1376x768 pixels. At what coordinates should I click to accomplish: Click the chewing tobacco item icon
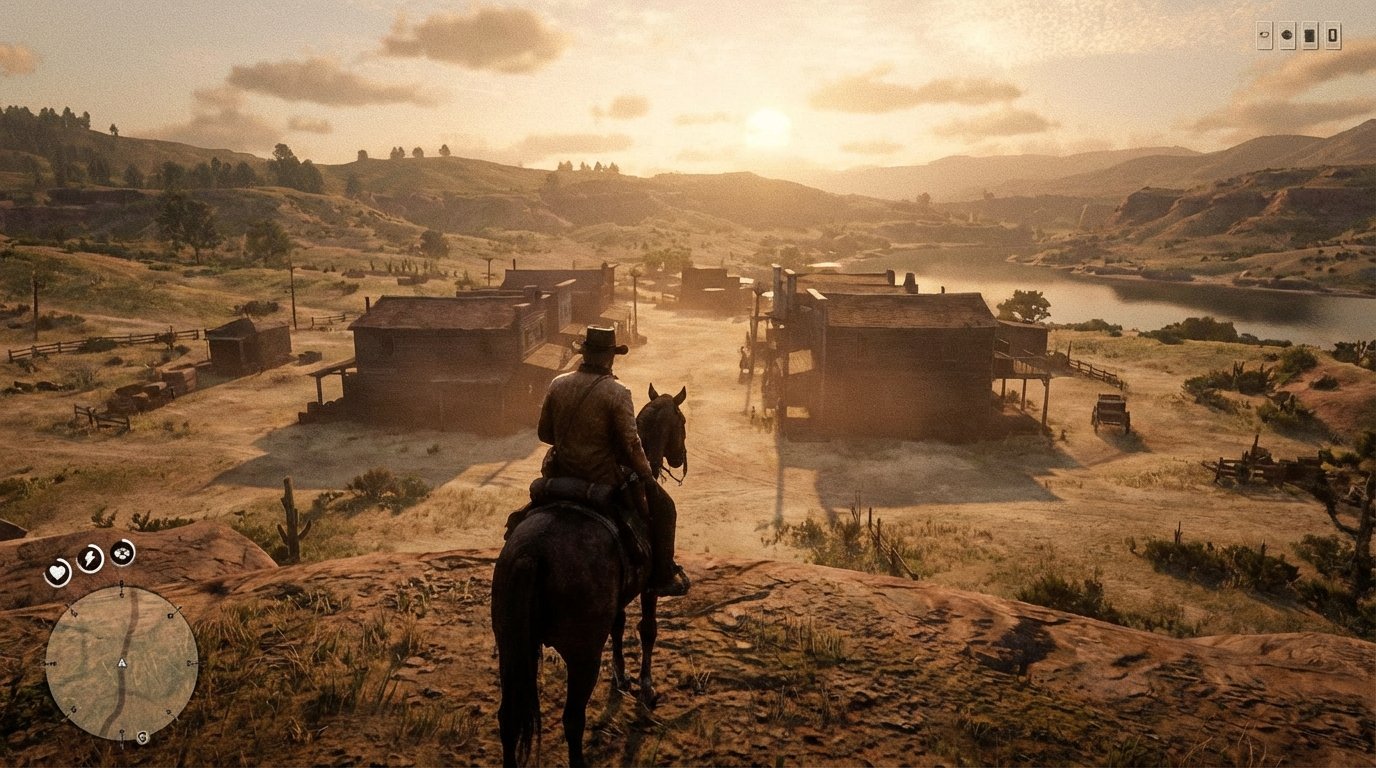(x=1286, y=35)
